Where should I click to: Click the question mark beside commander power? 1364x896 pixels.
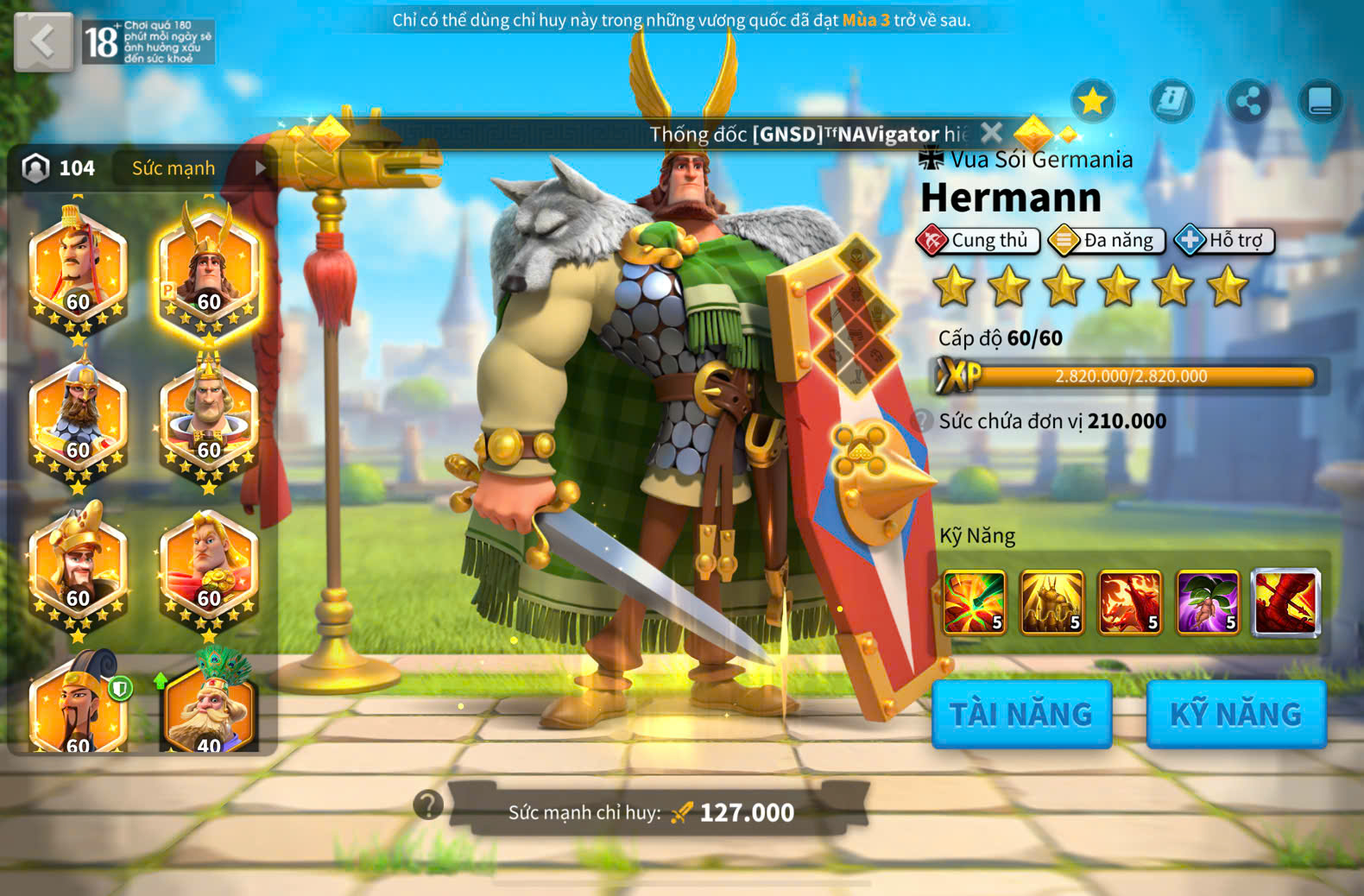point(428,805)
